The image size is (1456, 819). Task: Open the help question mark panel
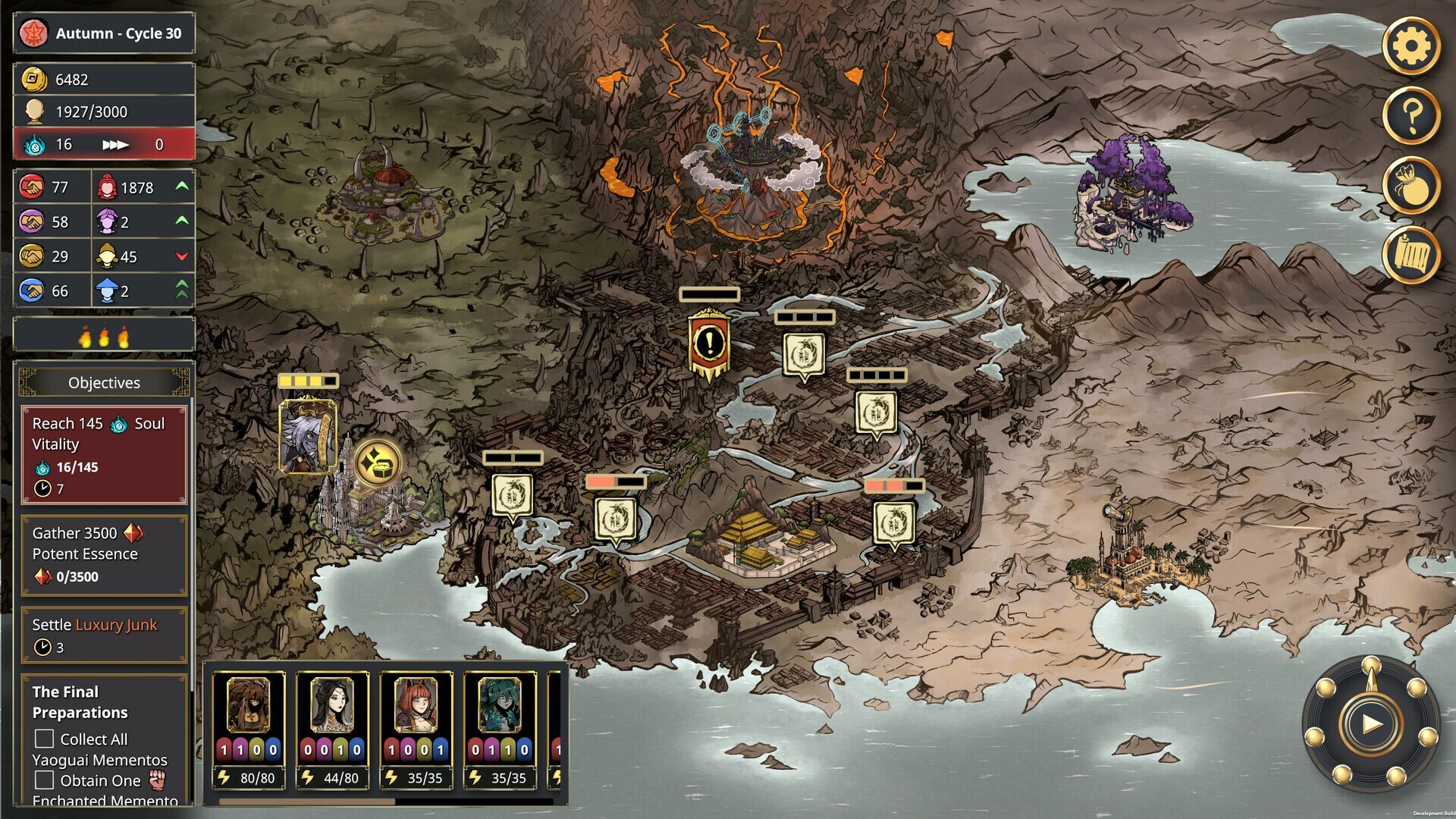[1412, 114]
